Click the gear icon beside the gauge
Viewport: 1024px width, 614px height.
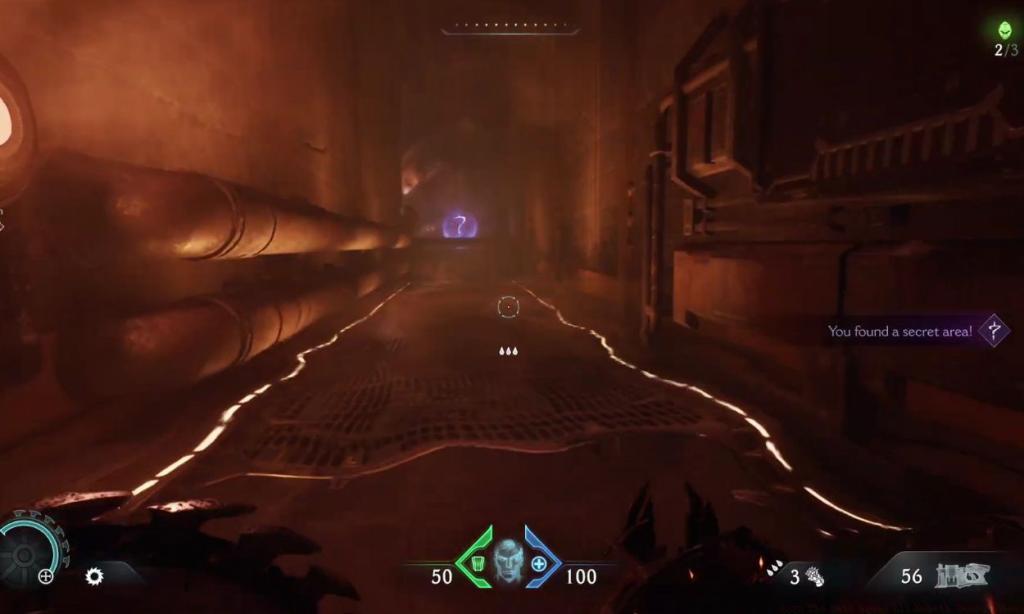click(x=94, y=576)
